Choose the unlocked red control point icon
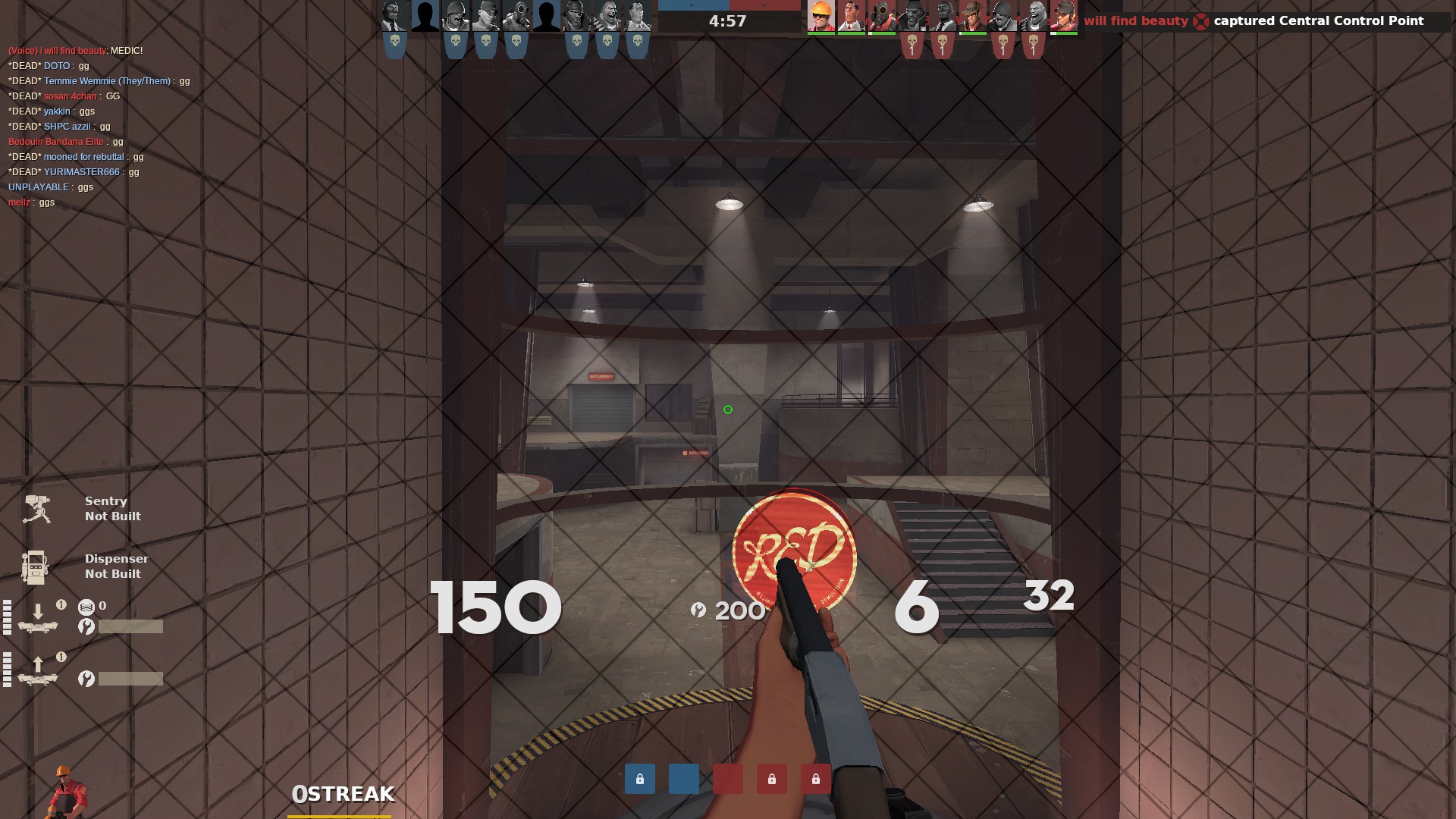Viewport: 1456px width, 819px height. click(728, 779)
